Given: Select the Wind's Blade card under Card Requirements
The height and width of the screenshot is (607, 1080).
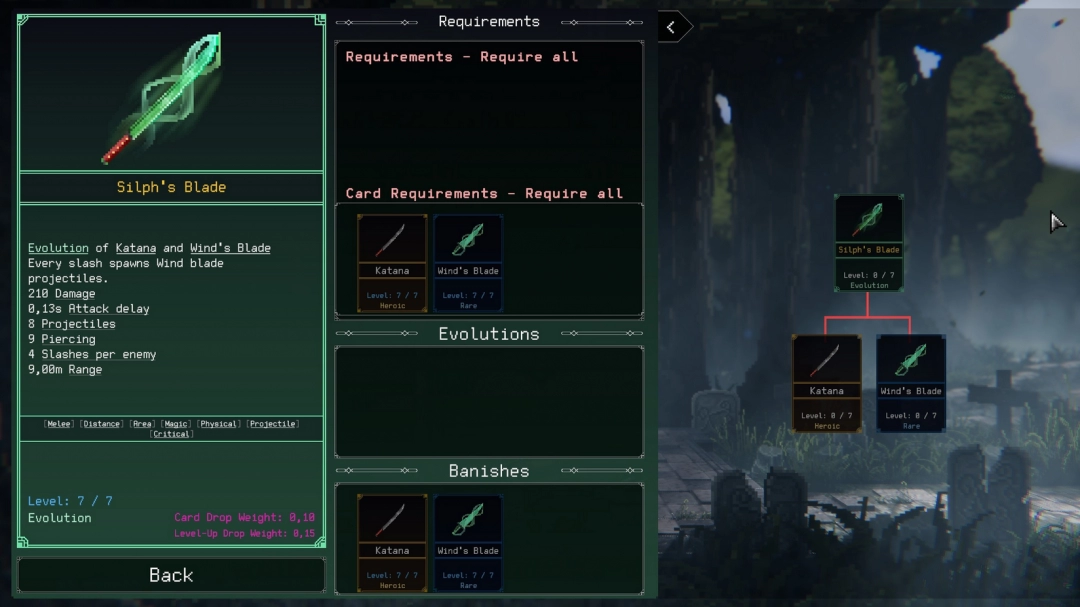Looking at the screenshot, I should pos(468,262).
